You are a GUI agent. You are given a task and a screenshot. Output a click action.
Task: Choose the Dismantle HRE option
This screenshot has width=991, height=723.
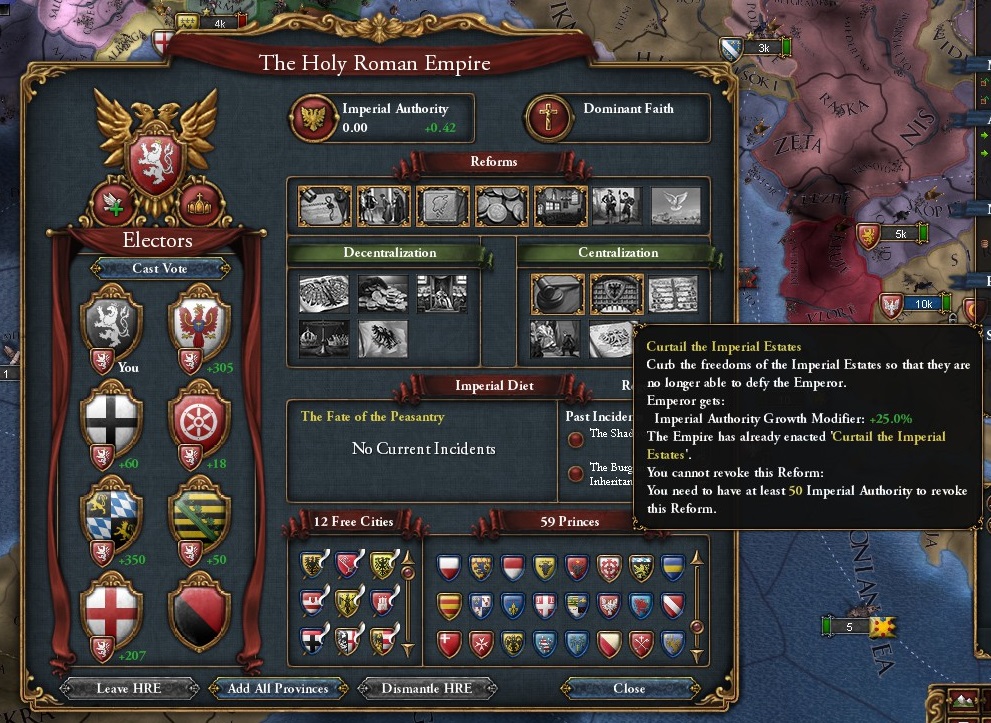click(x=427, y=689)
